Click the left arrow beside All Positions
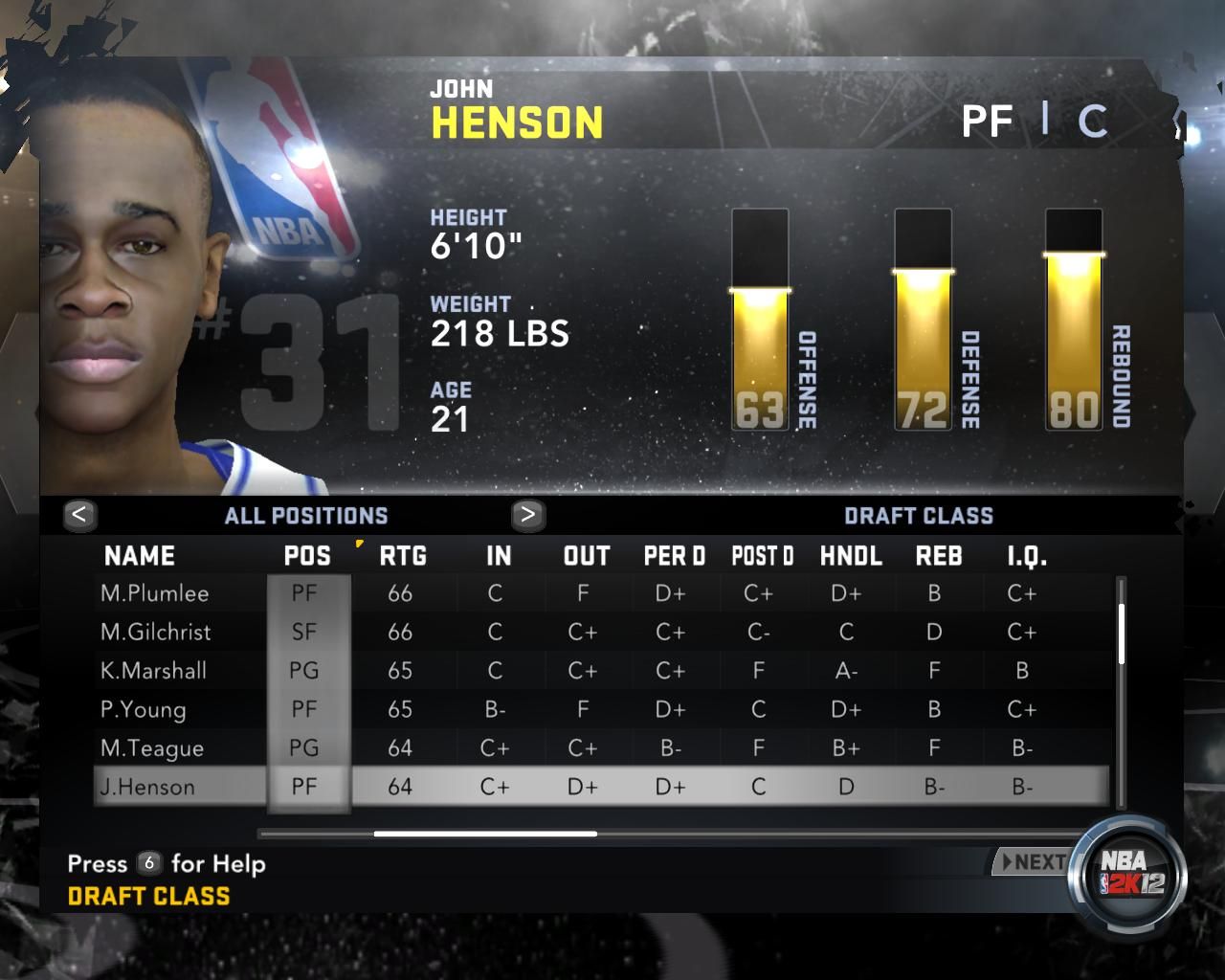The height and width of the screenshot is (980, 1225). click(x=79, y=515)
